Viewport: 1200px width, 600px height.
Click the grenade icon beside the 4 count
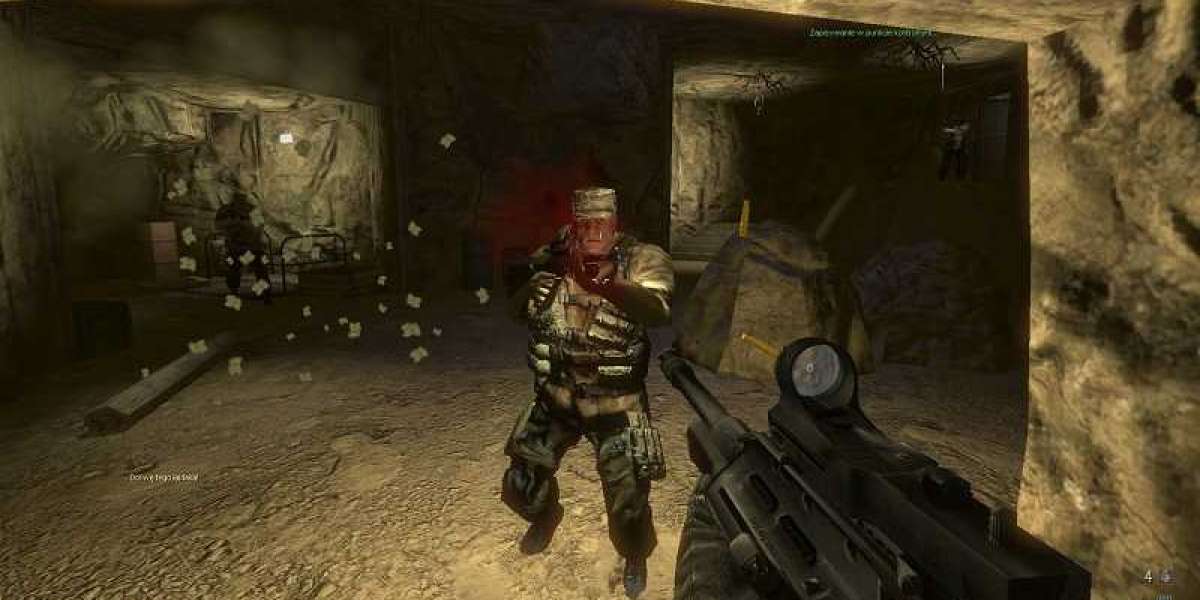pyautogui.click(x=1164, y=576)
